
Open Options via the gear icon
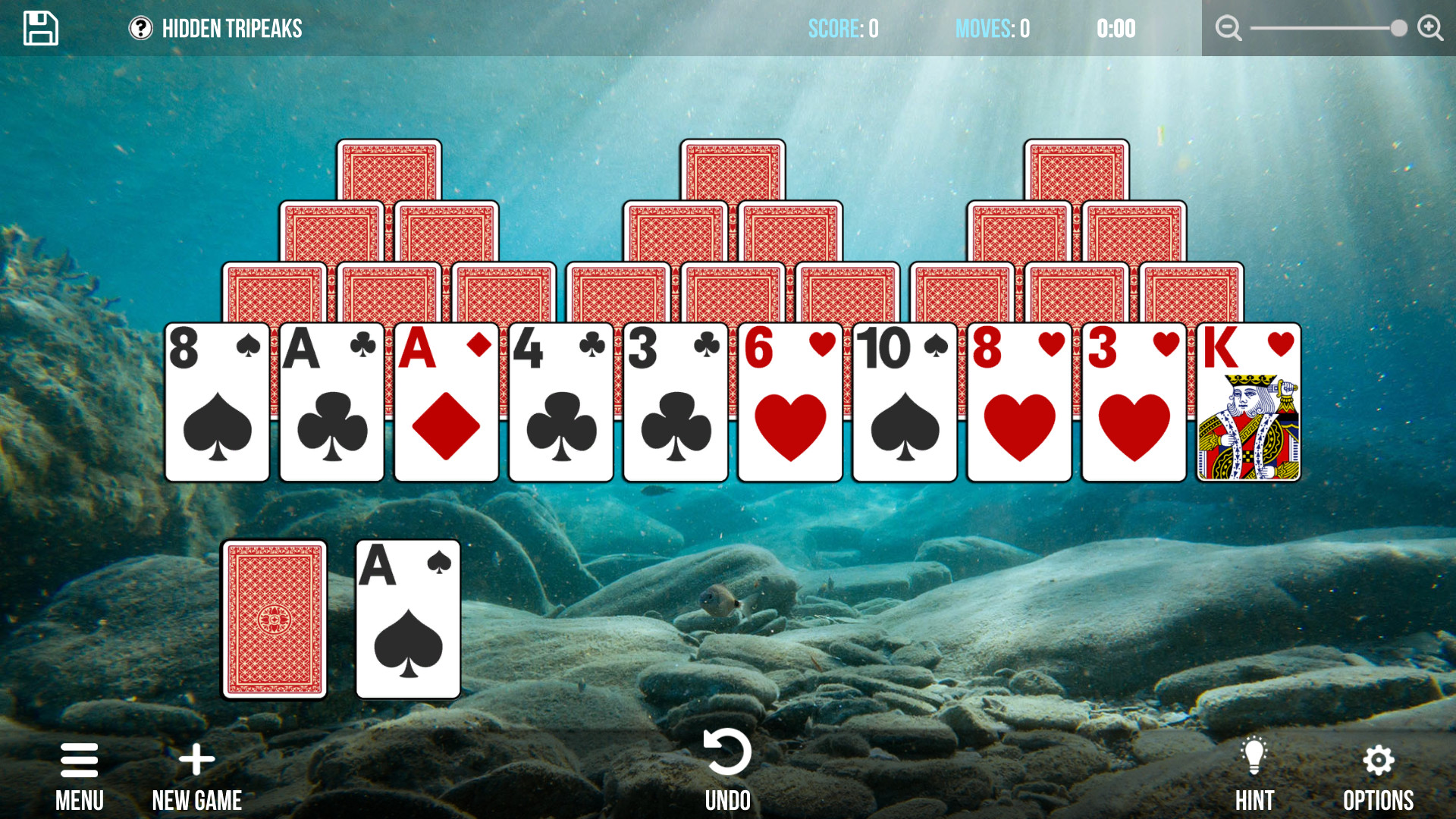click(x=1378, y=758)
